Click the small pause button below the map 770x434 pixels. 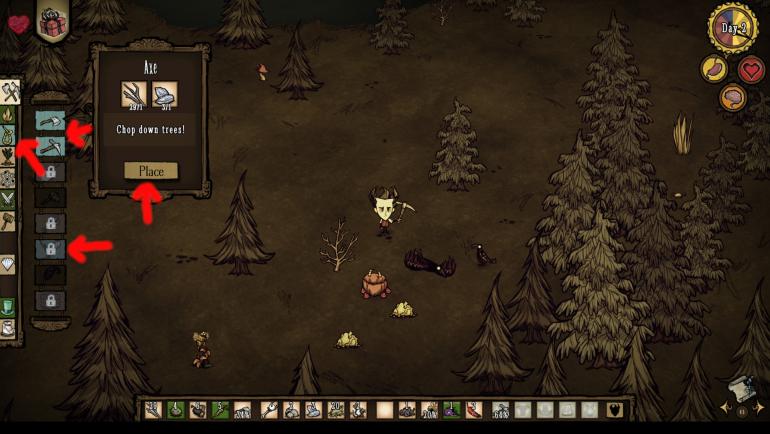(x=742, y=411)
